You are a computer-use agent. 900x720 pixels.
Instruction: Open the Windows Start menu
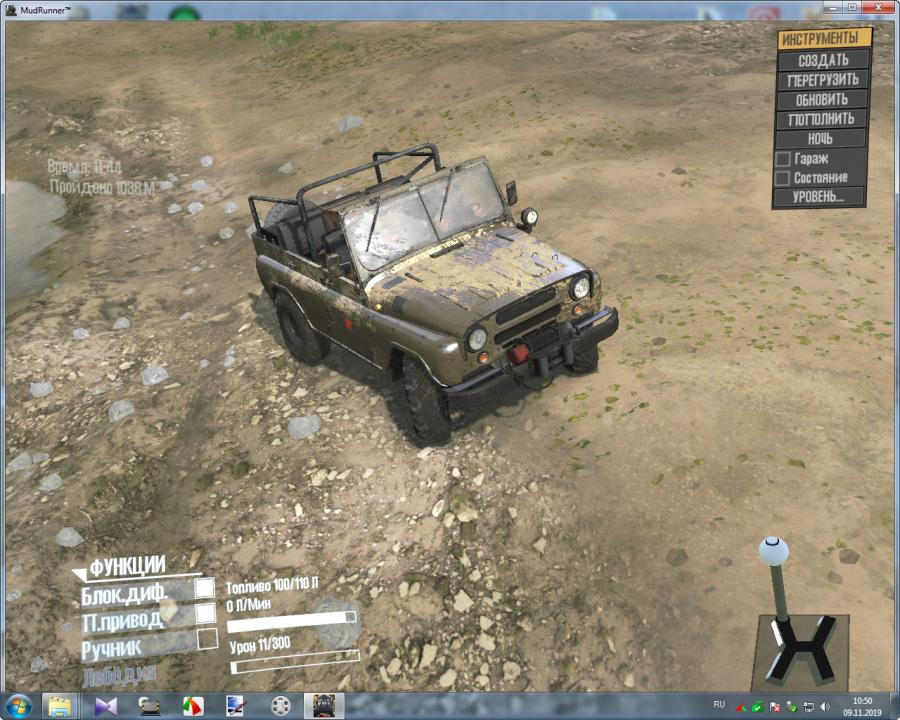pos(18,705)
